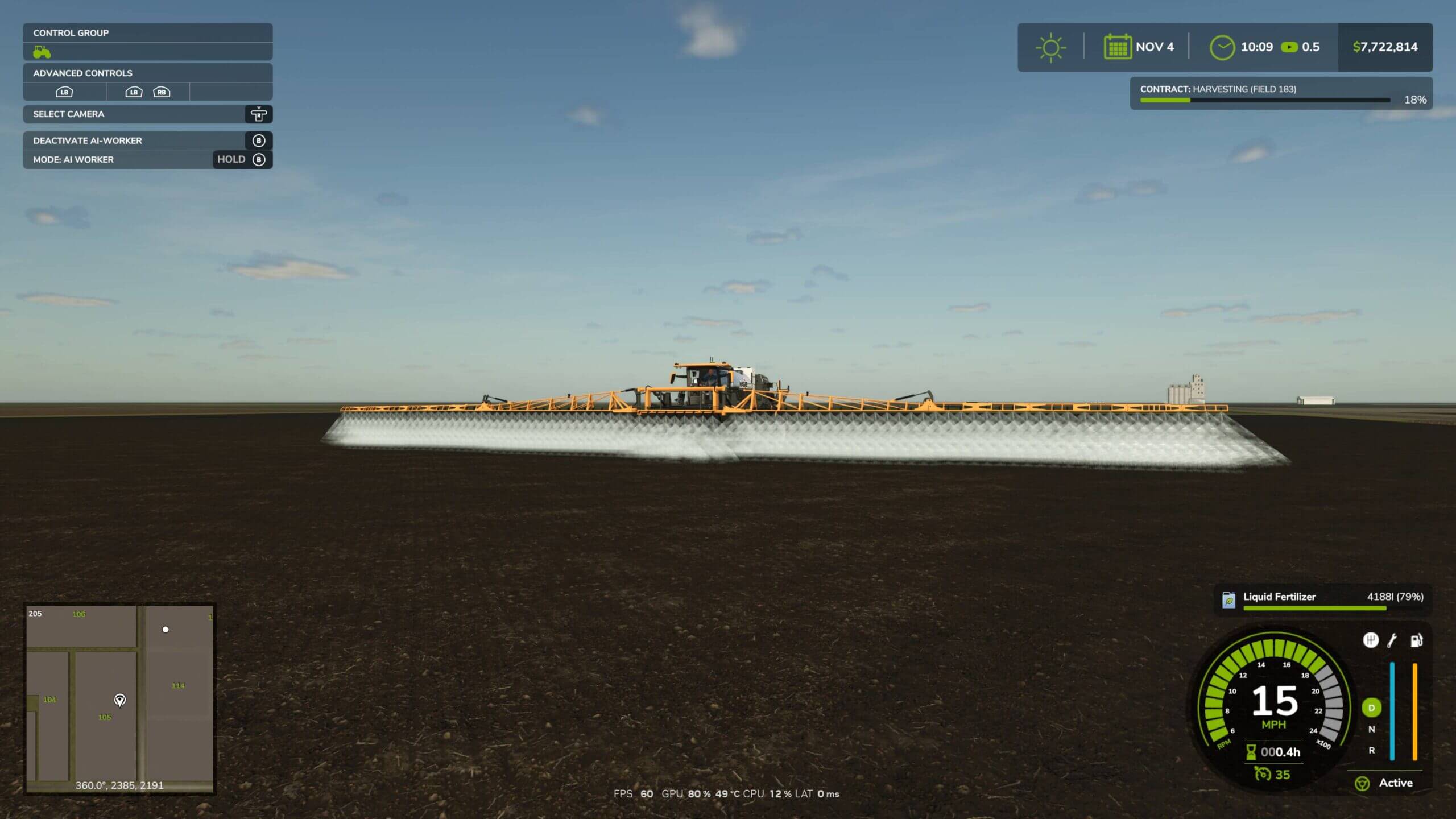Open the Harvesting Field 183 contract tracker
The height and width of the screenshot is (819, 1456).
click(x=1281, y=93)
